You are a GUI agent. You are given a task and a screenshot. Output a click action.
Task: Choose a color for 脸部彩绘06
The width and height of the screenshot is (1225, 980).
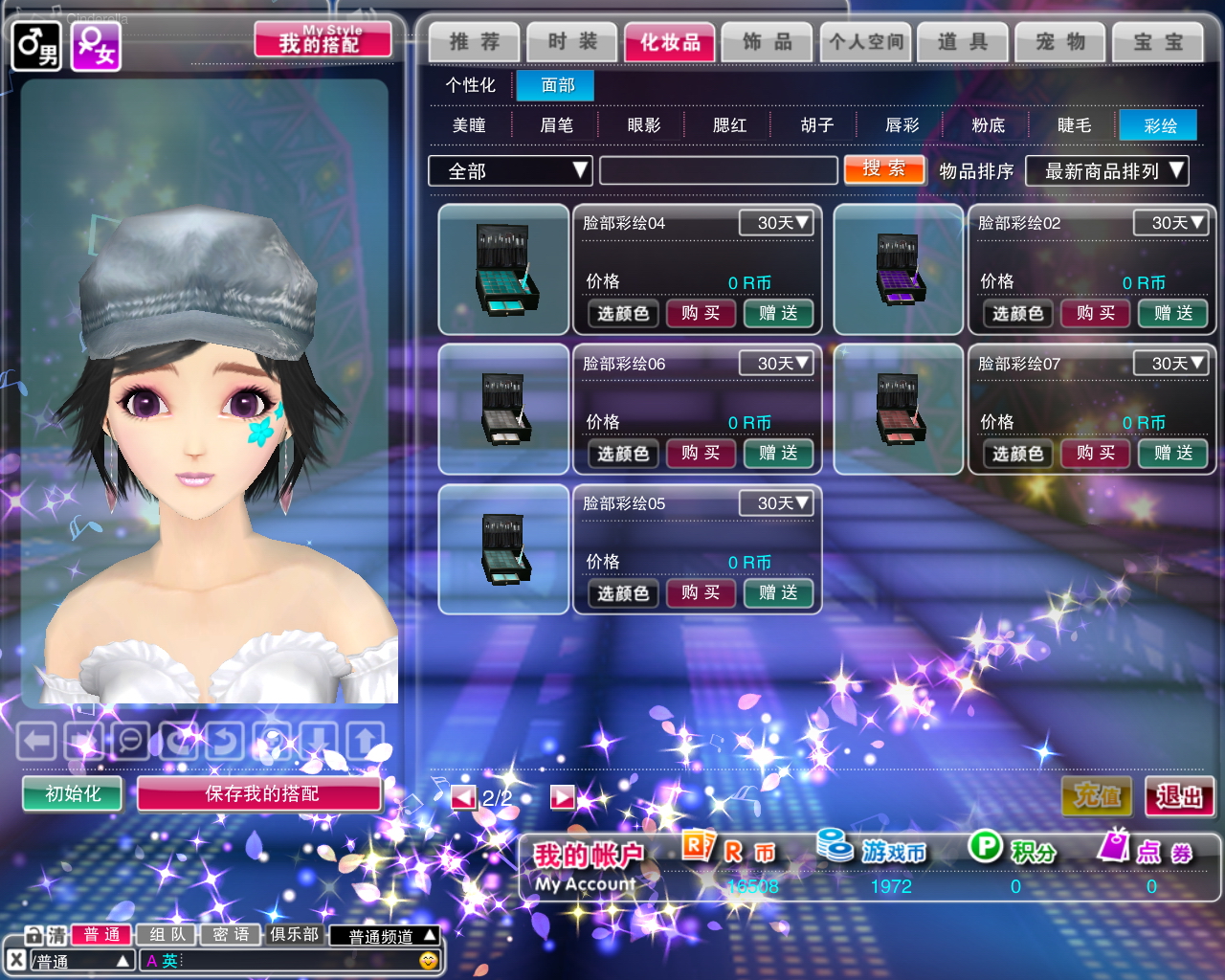pyautogui.click(x=623, y=454)
